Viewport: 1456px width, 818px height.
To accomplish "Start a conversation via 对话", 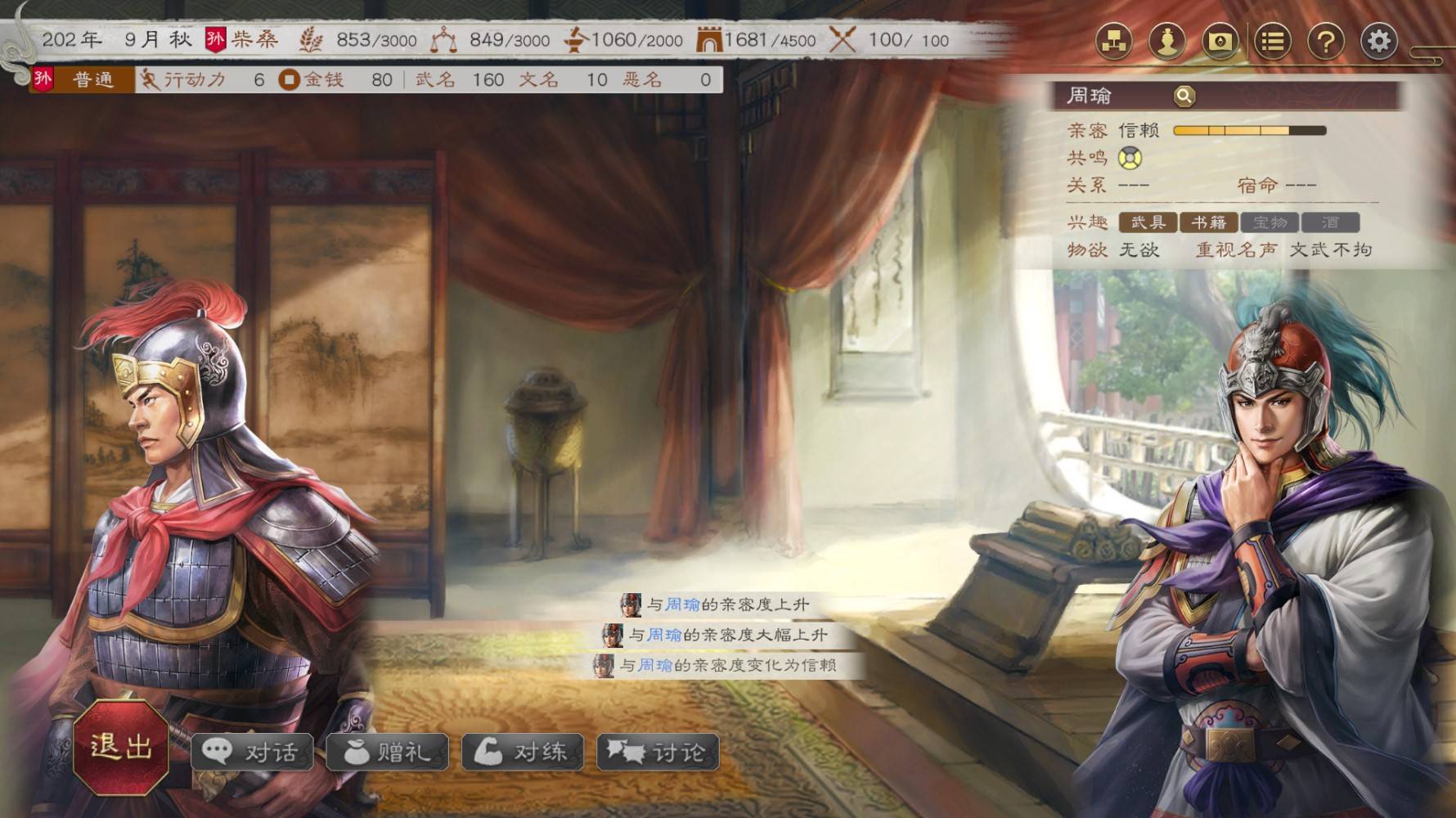I will tap(252, 752).
